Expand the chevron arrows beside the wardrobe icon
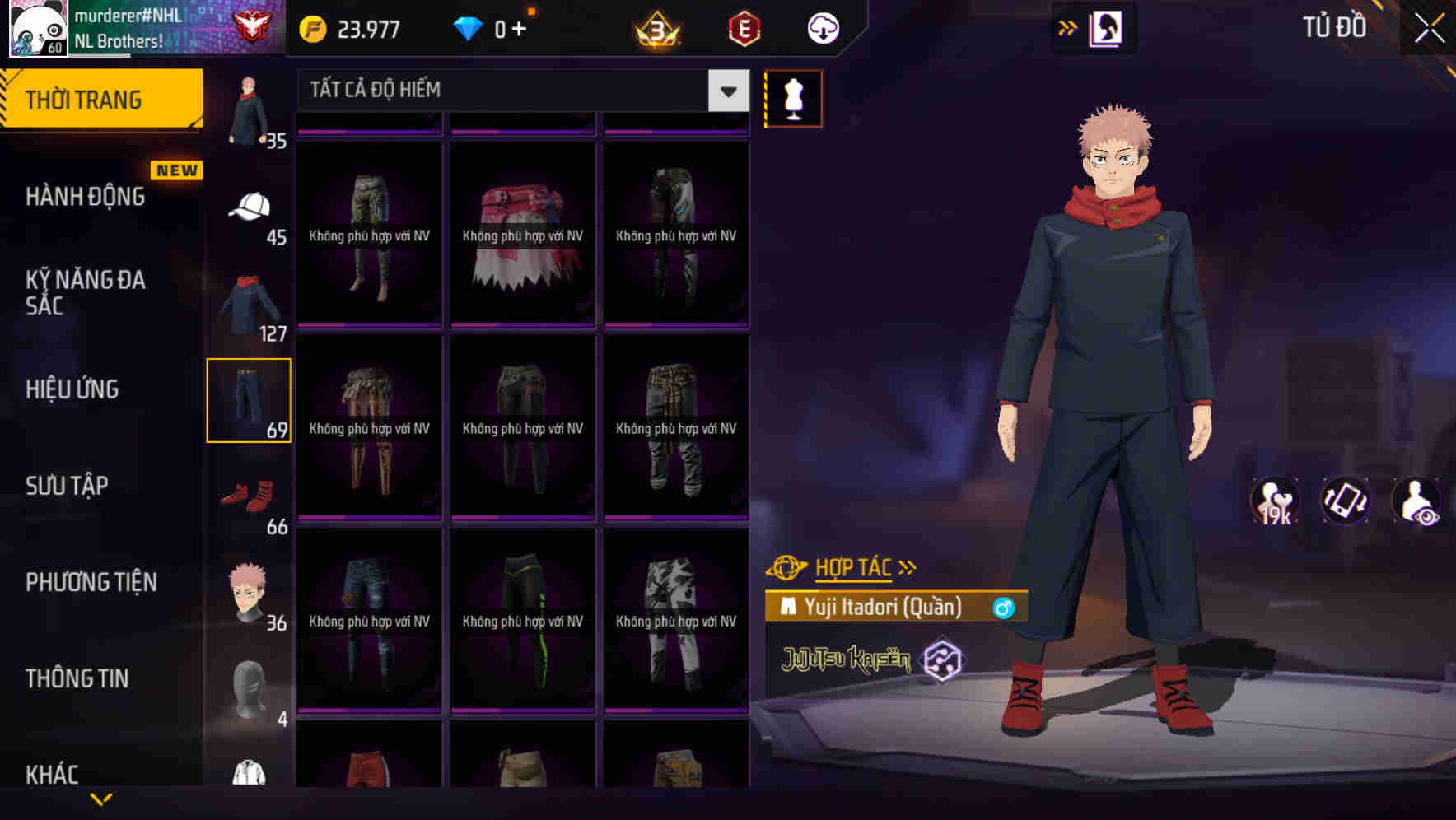Image resolution: width=1456 pixels, height=820 pixels. [x=1067, y=26]
